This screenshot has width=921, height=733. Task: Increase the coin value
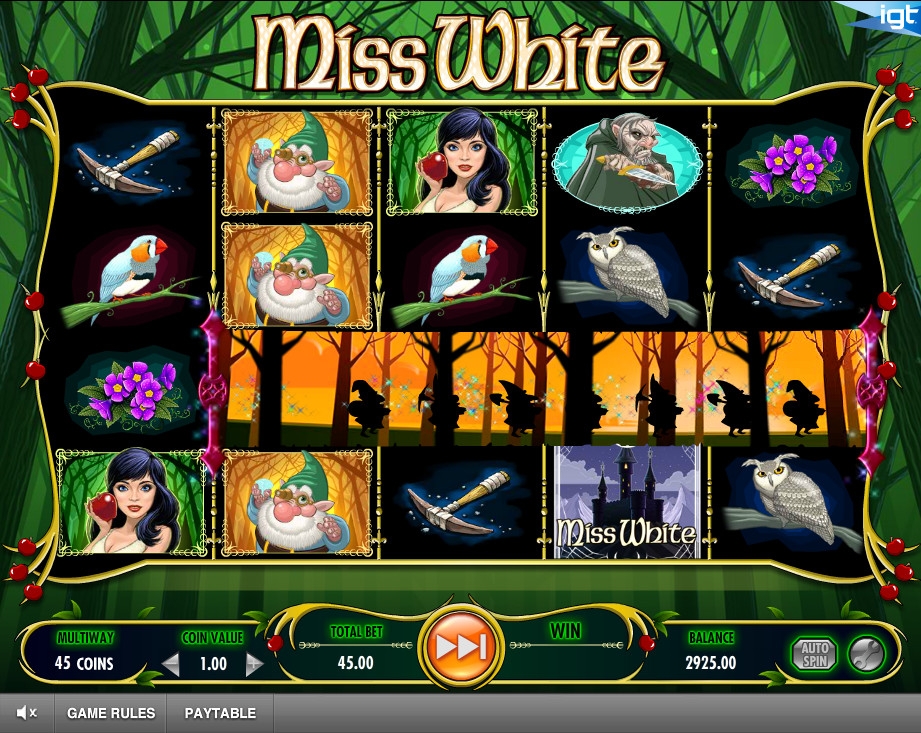pyautogui.click(x=254, y=664)
